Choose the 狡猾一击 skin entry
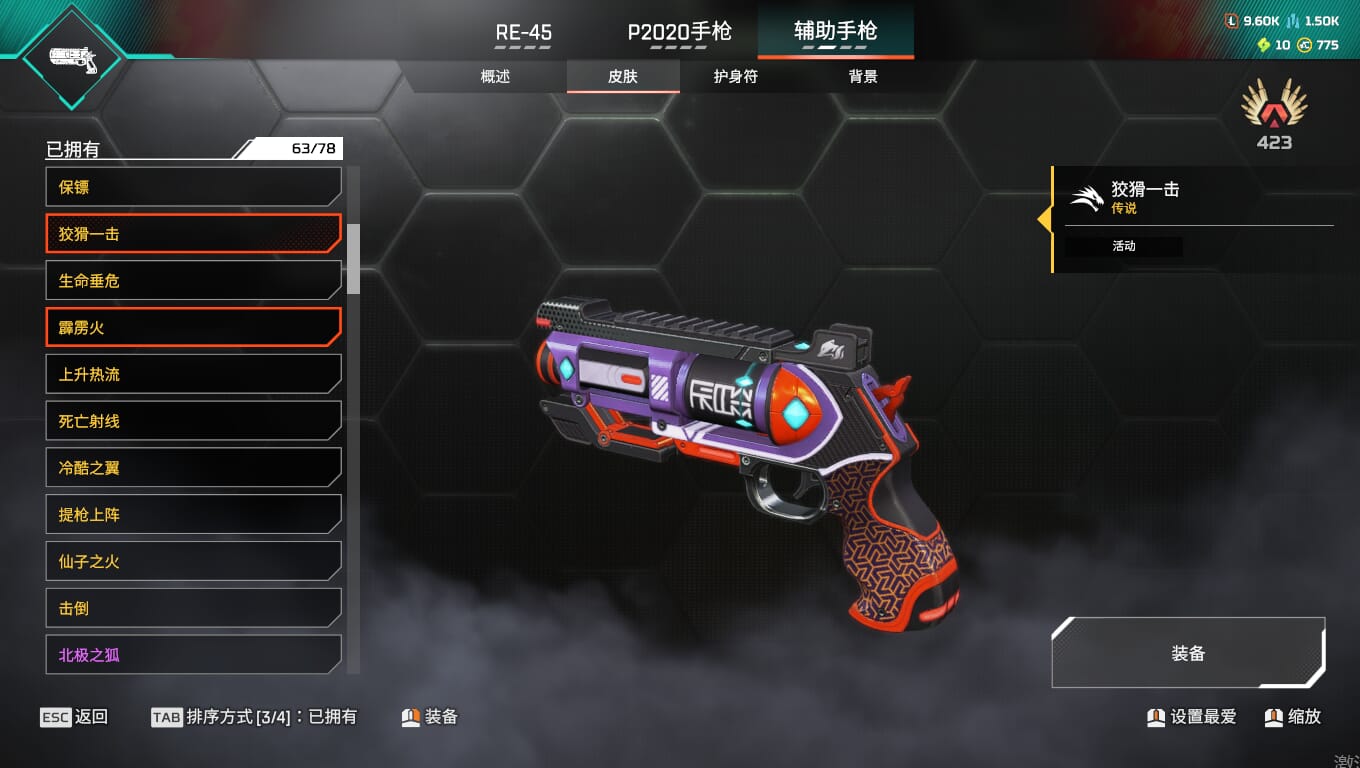This screenshot has height=768, width=1360. [193, 234]
